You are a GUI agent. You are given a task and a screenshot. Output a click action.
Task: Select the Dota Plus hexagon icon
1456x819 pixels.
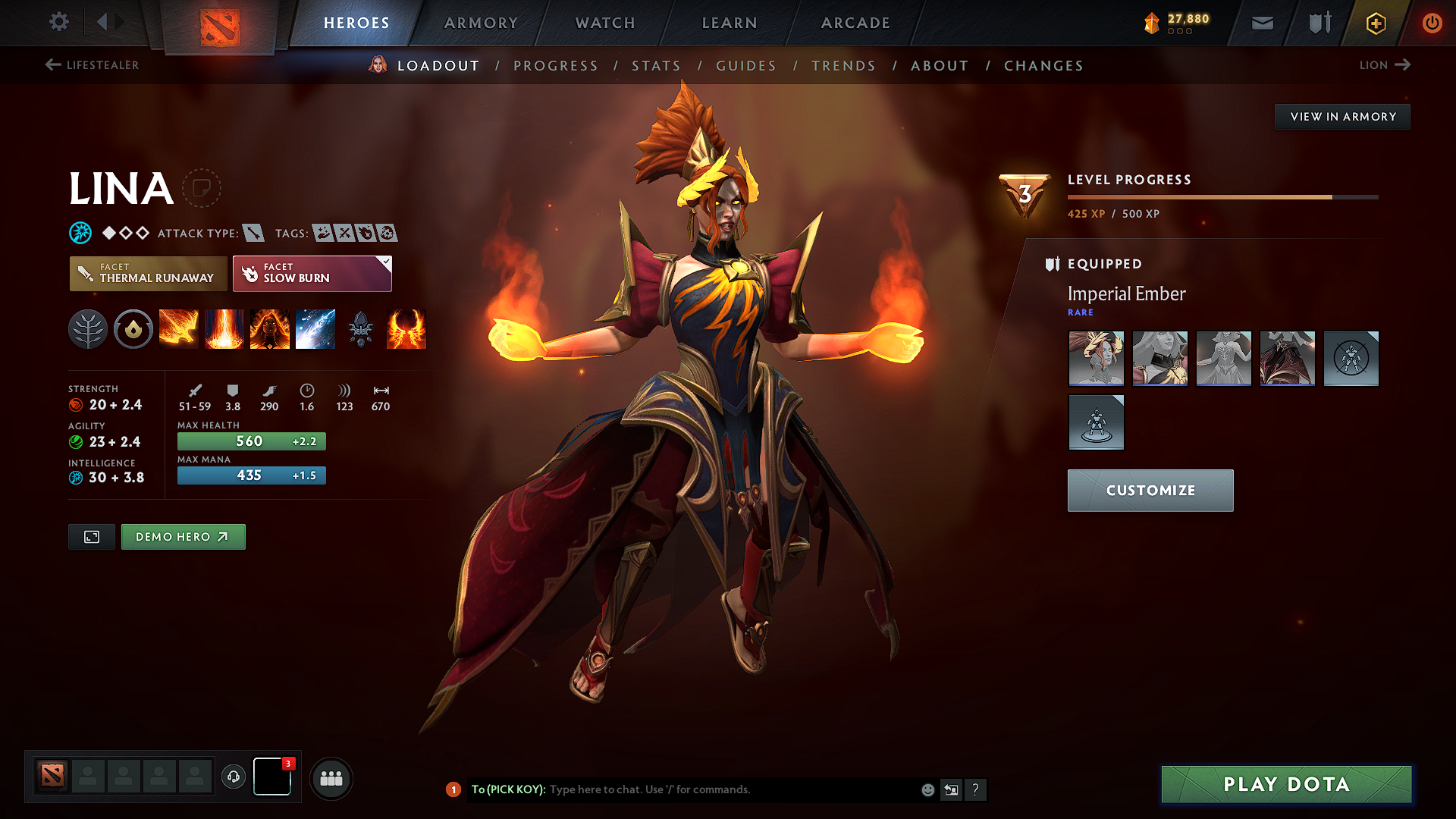click(x=1375, y=23)
